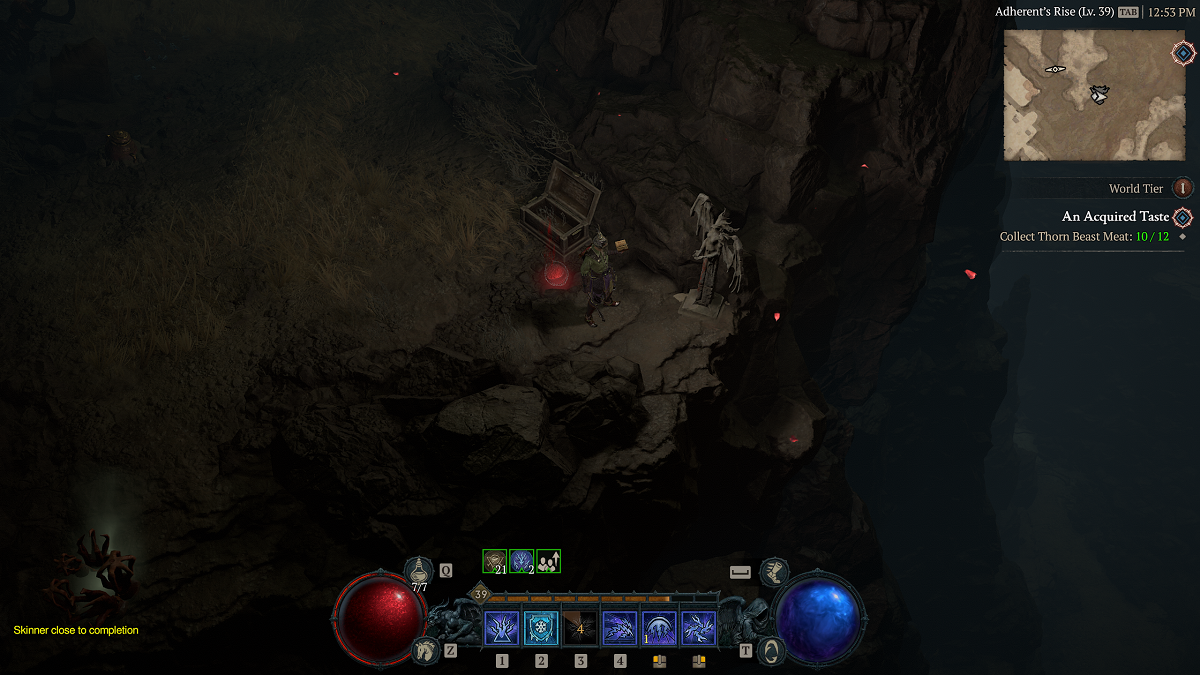Inspect the buff icon showing 21 stacks
Screen dimensions: 1200x675
(495, 561)
